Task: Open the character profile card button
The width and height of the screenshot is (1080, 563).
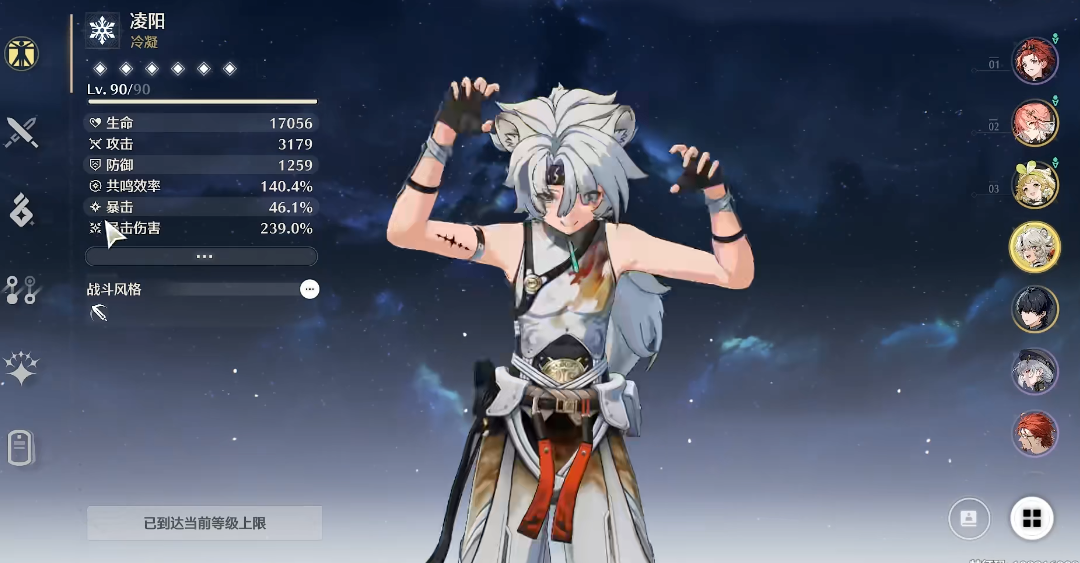Action: [x=968, y=518]
